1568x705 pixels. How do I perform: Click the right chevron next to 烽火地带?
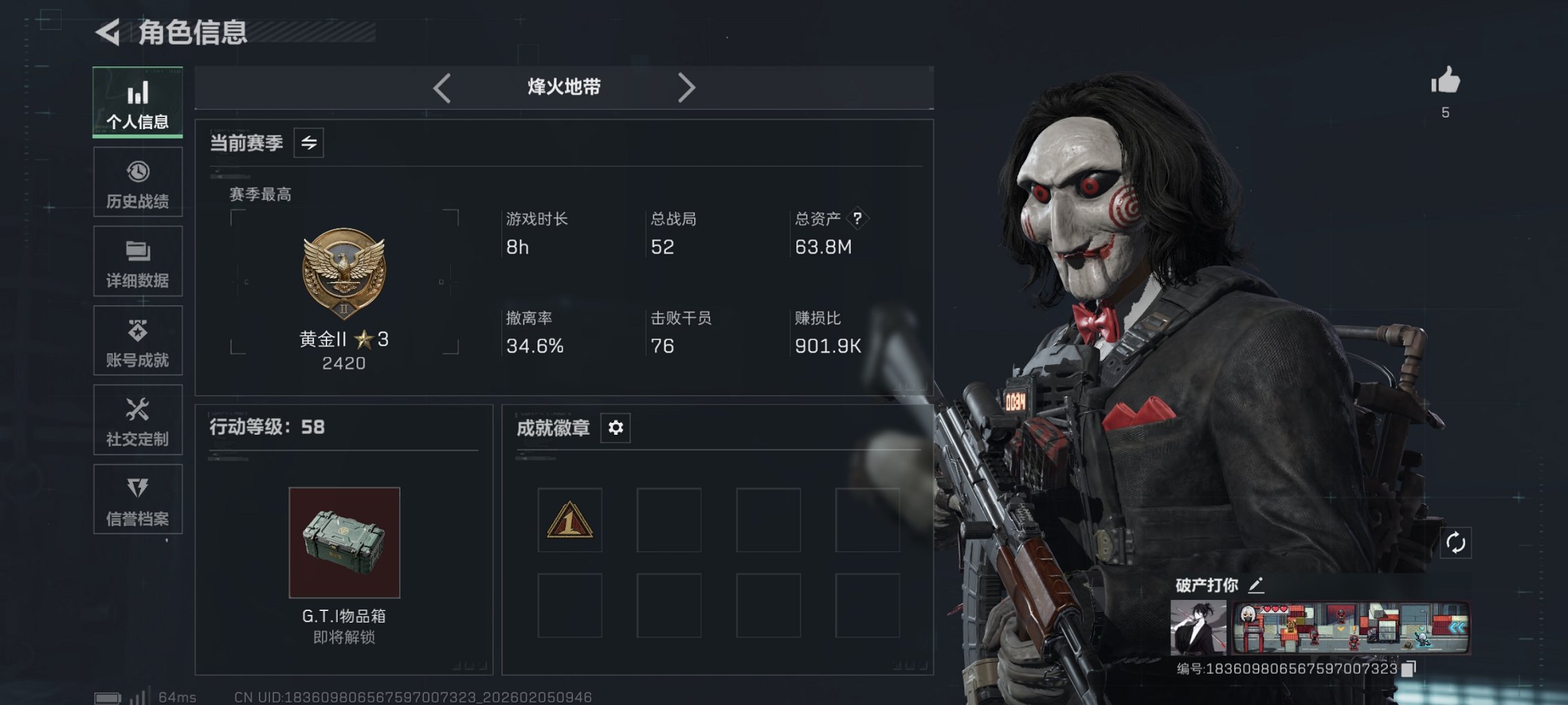(687, 87)
